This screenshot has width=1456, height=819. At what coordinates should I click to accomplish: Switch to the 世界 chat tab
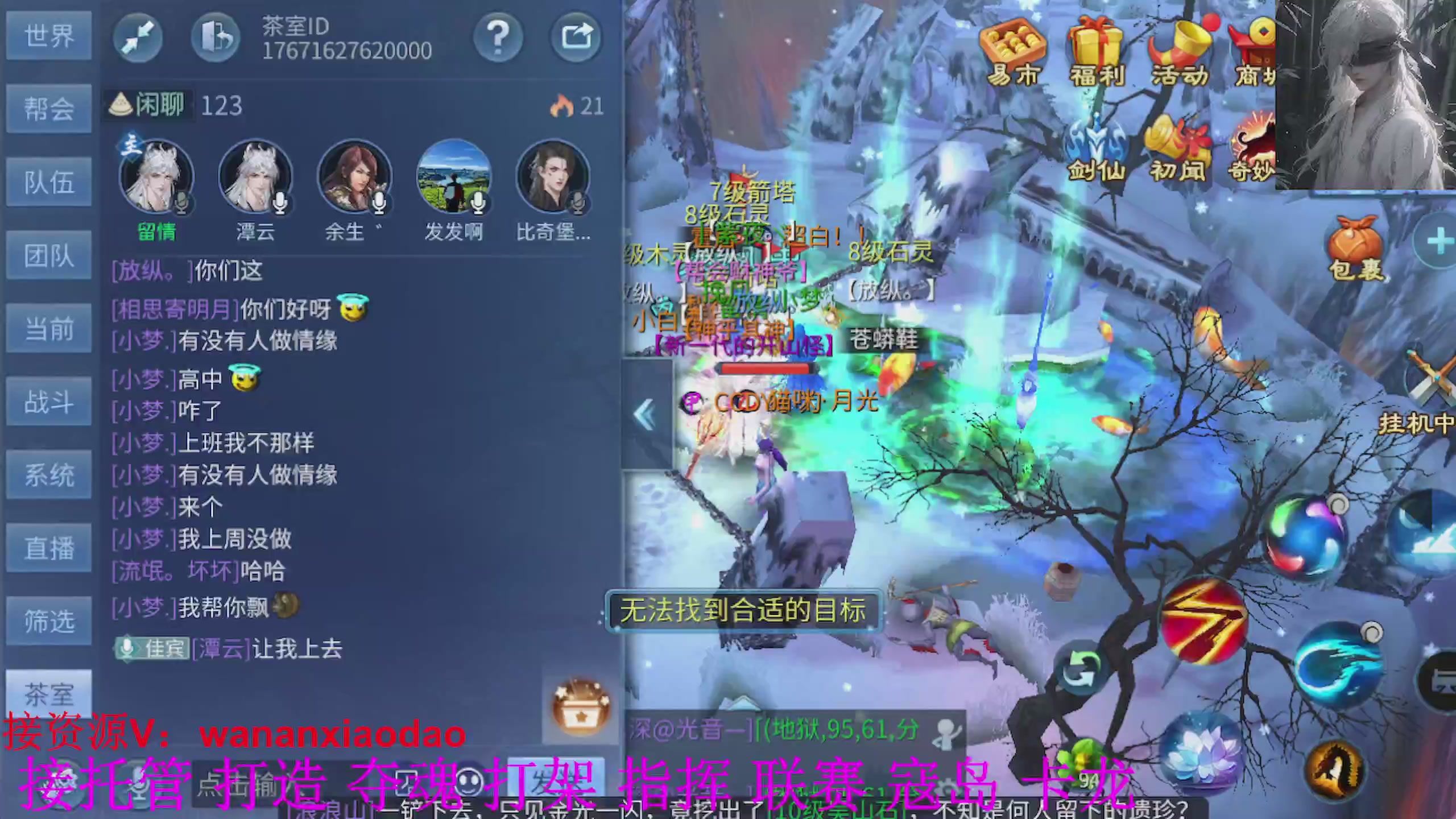click(48, 36)
